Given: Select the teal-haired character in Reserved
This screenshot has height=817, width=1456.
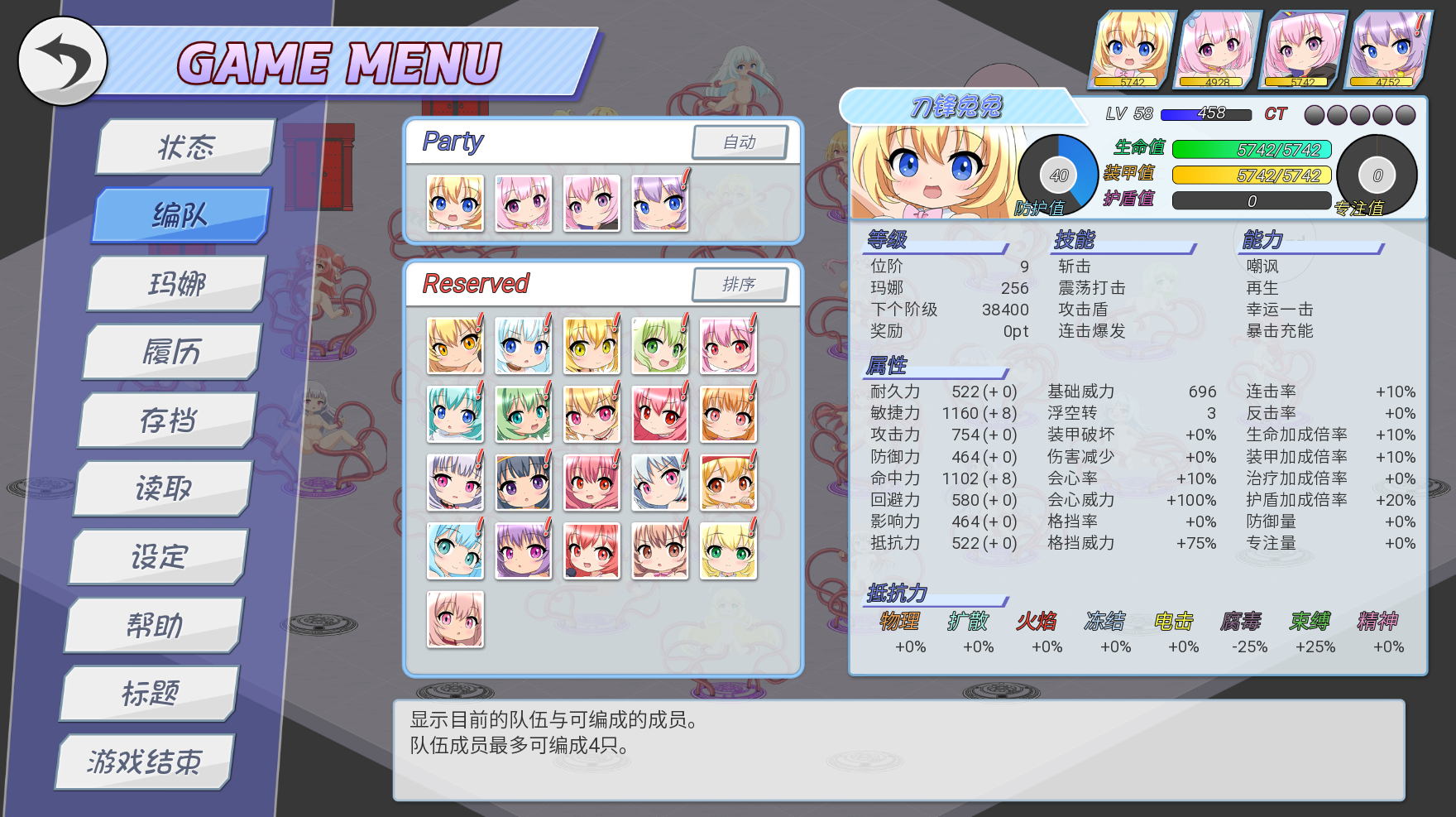Looking at the screenshot, I should 456,414.
